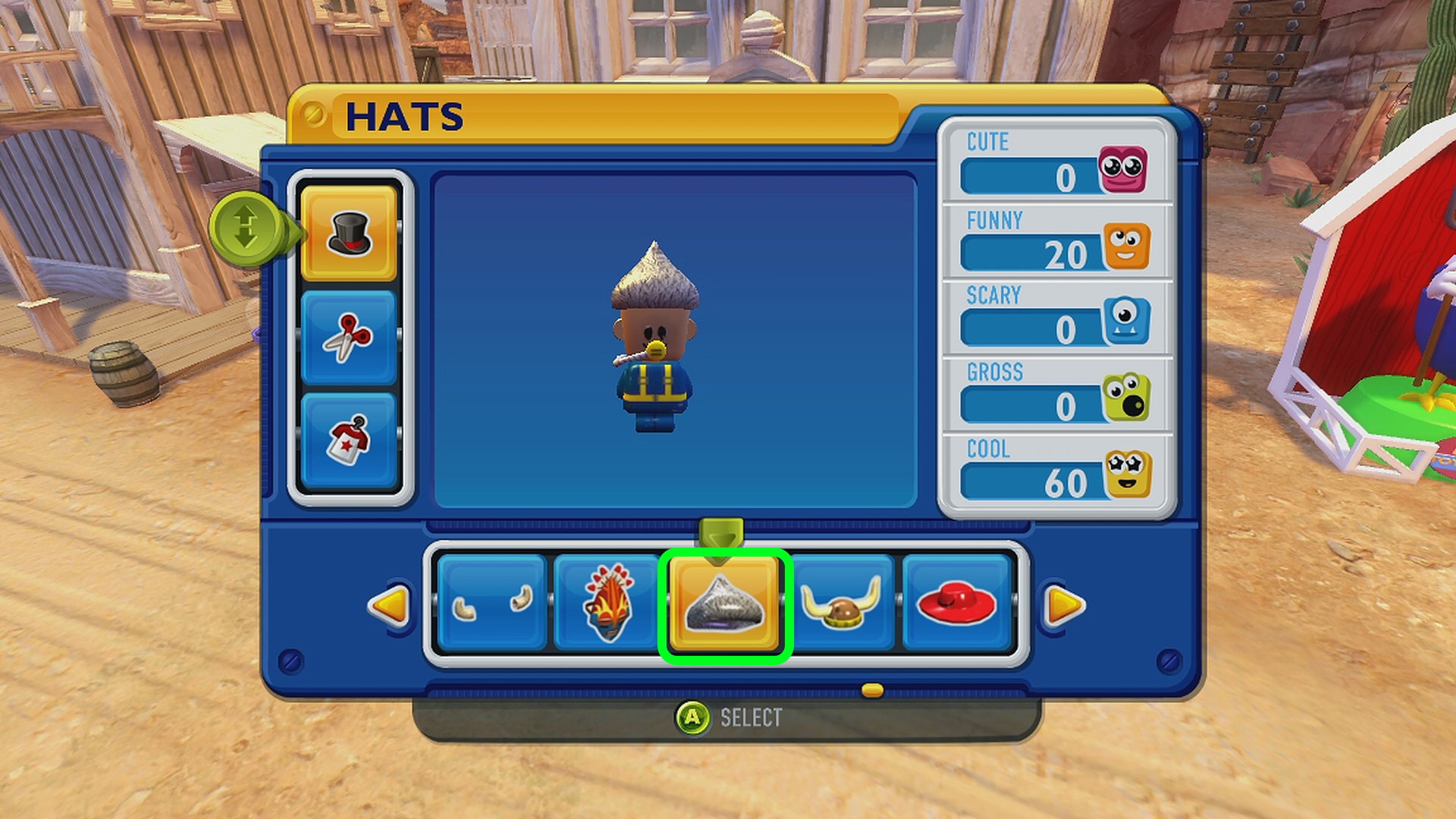Show more hats with right arrow
The width and height of the screenshot is (1456, 819).
click(x=1064, y=605)
